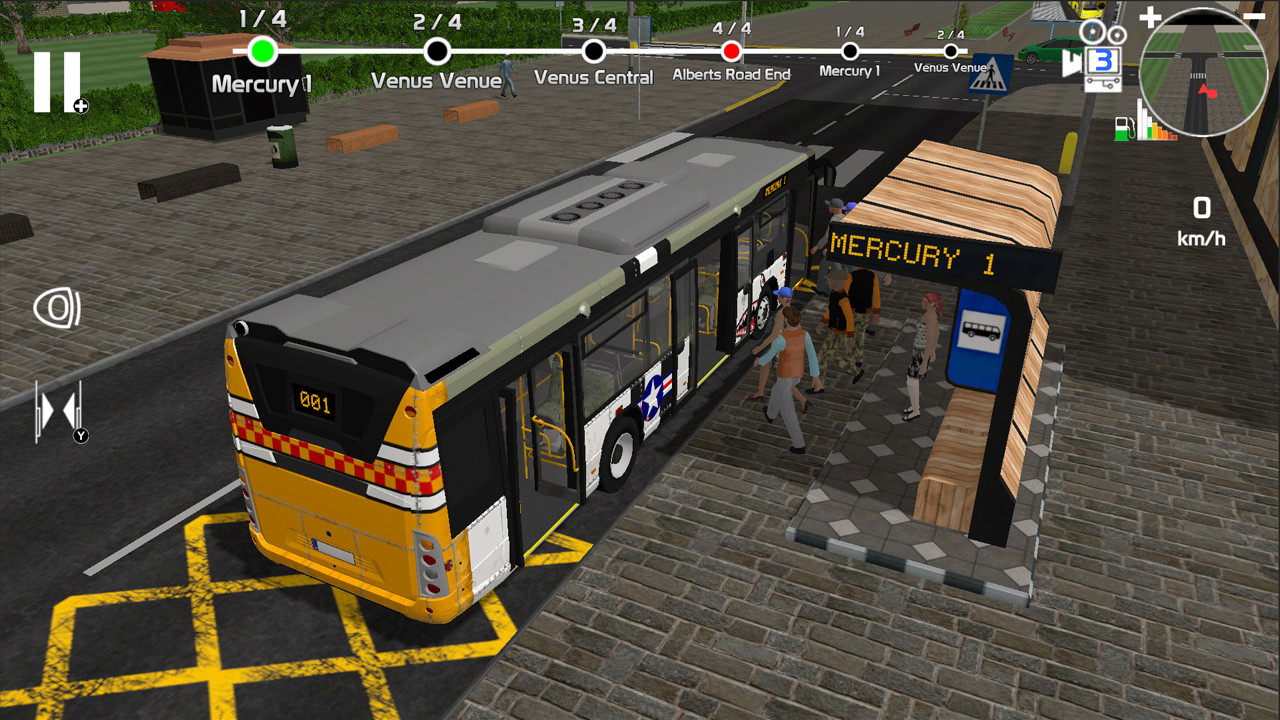Select the door control icon labeled Y
Image resolution: width=1280 pixels, height=720 pixels.
click(x=58, y=410)
